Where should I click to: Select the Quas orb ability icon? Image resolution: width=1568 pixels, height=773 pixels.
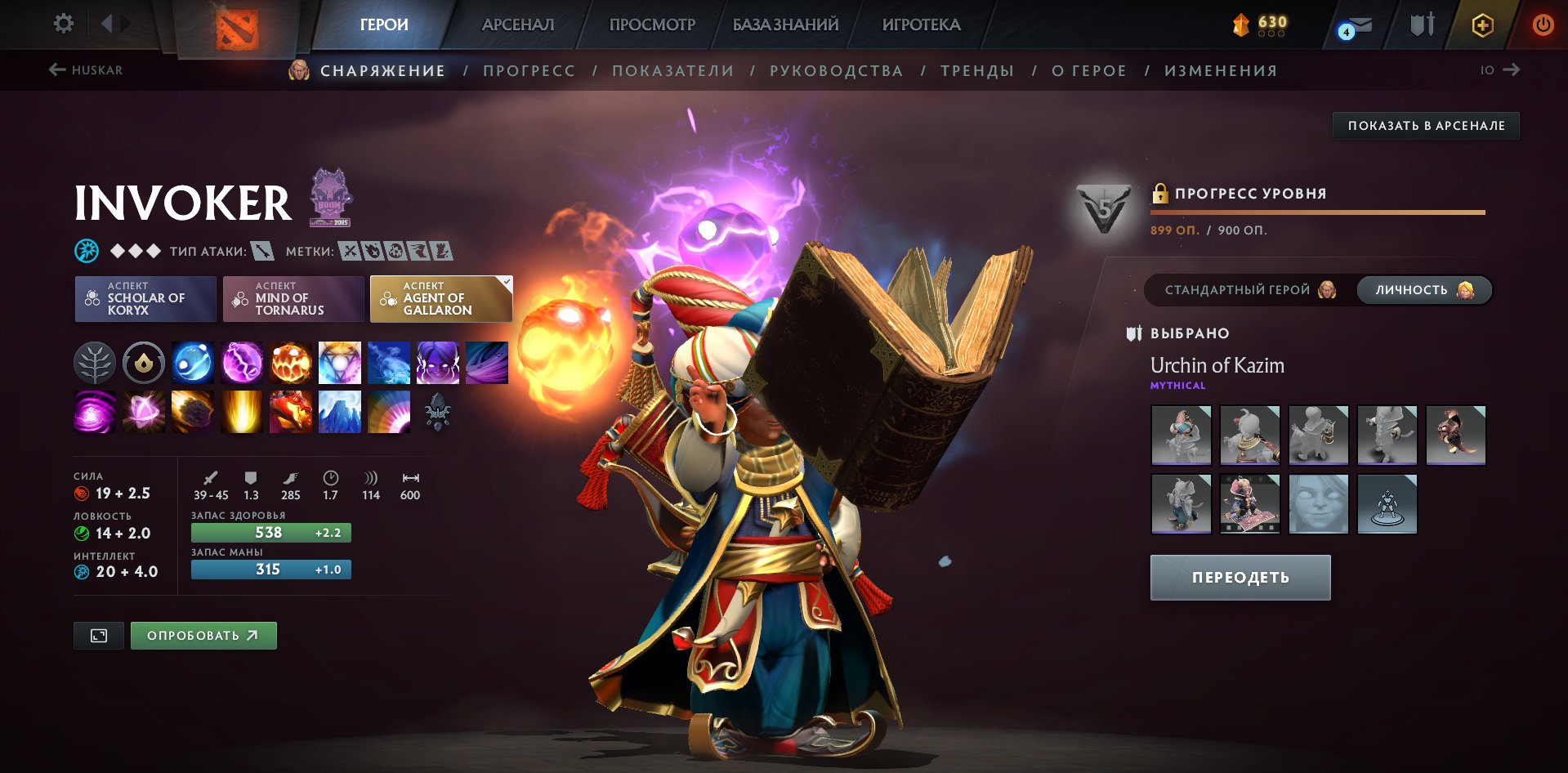tap(193, 363)
